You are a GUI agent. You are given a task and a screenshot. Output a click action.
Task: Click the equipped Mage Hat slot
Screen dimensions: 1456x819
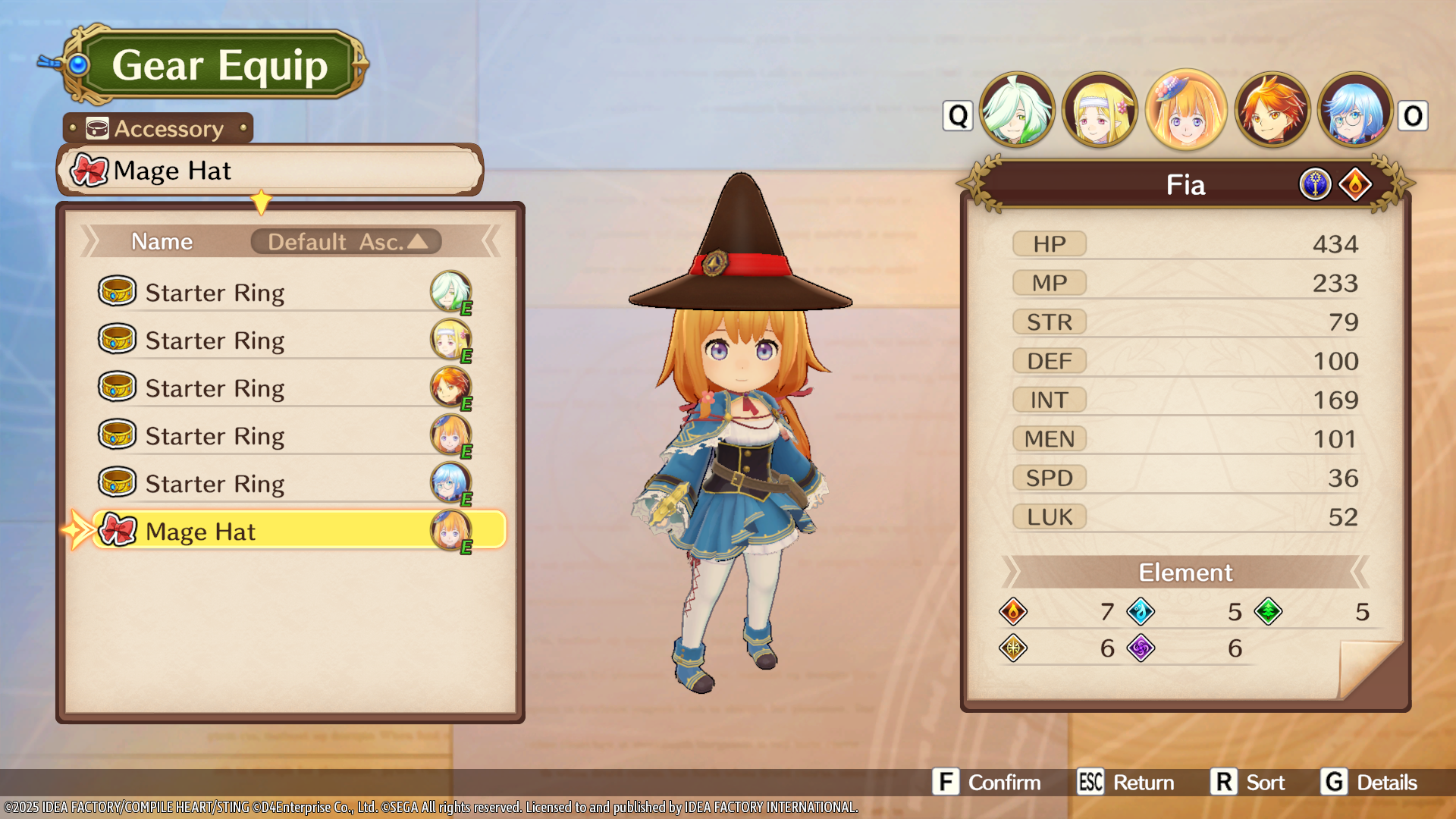coord(269,171)
